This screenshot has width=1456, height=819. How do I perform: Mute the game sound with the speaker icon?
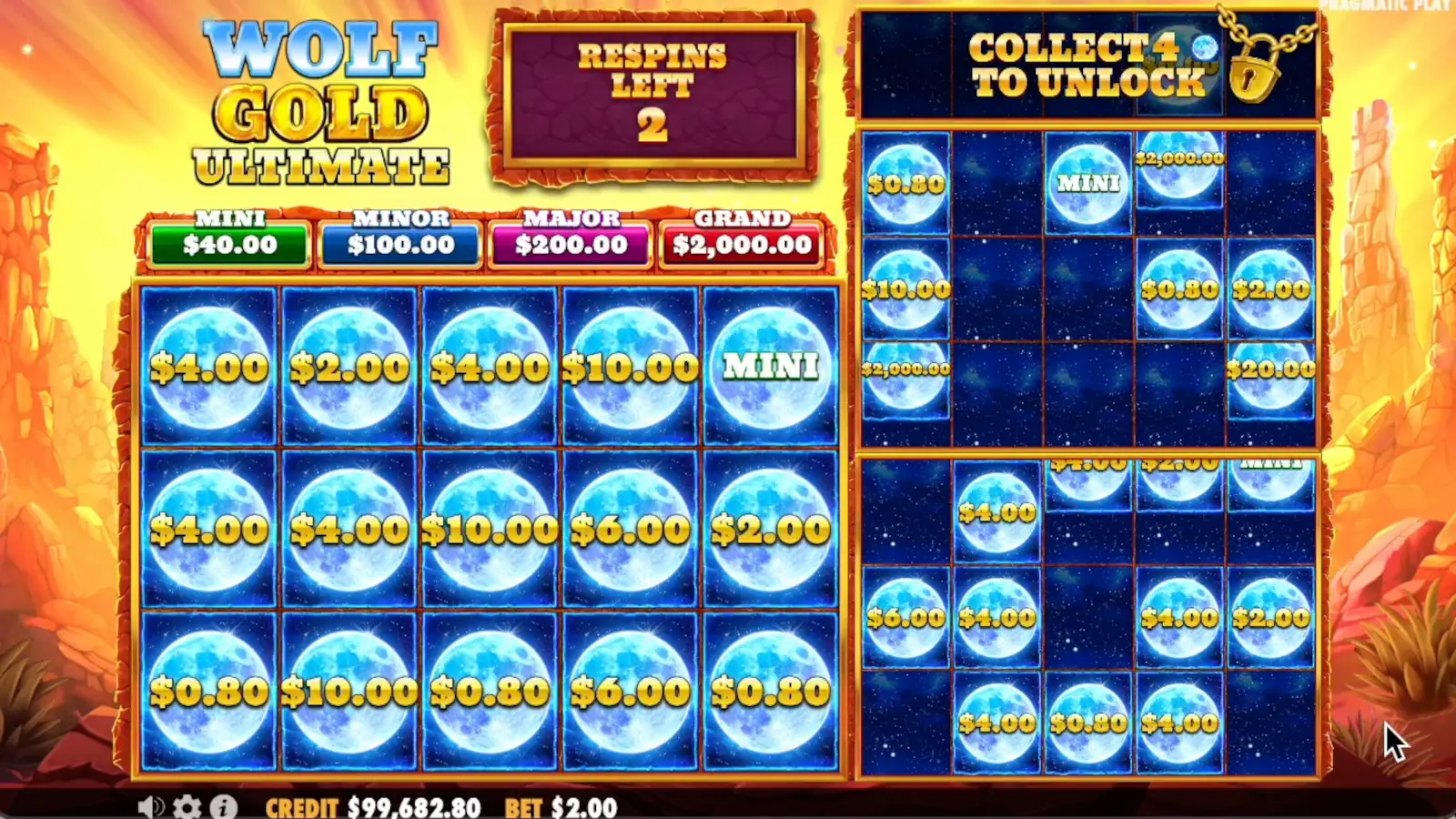(151, 806)
